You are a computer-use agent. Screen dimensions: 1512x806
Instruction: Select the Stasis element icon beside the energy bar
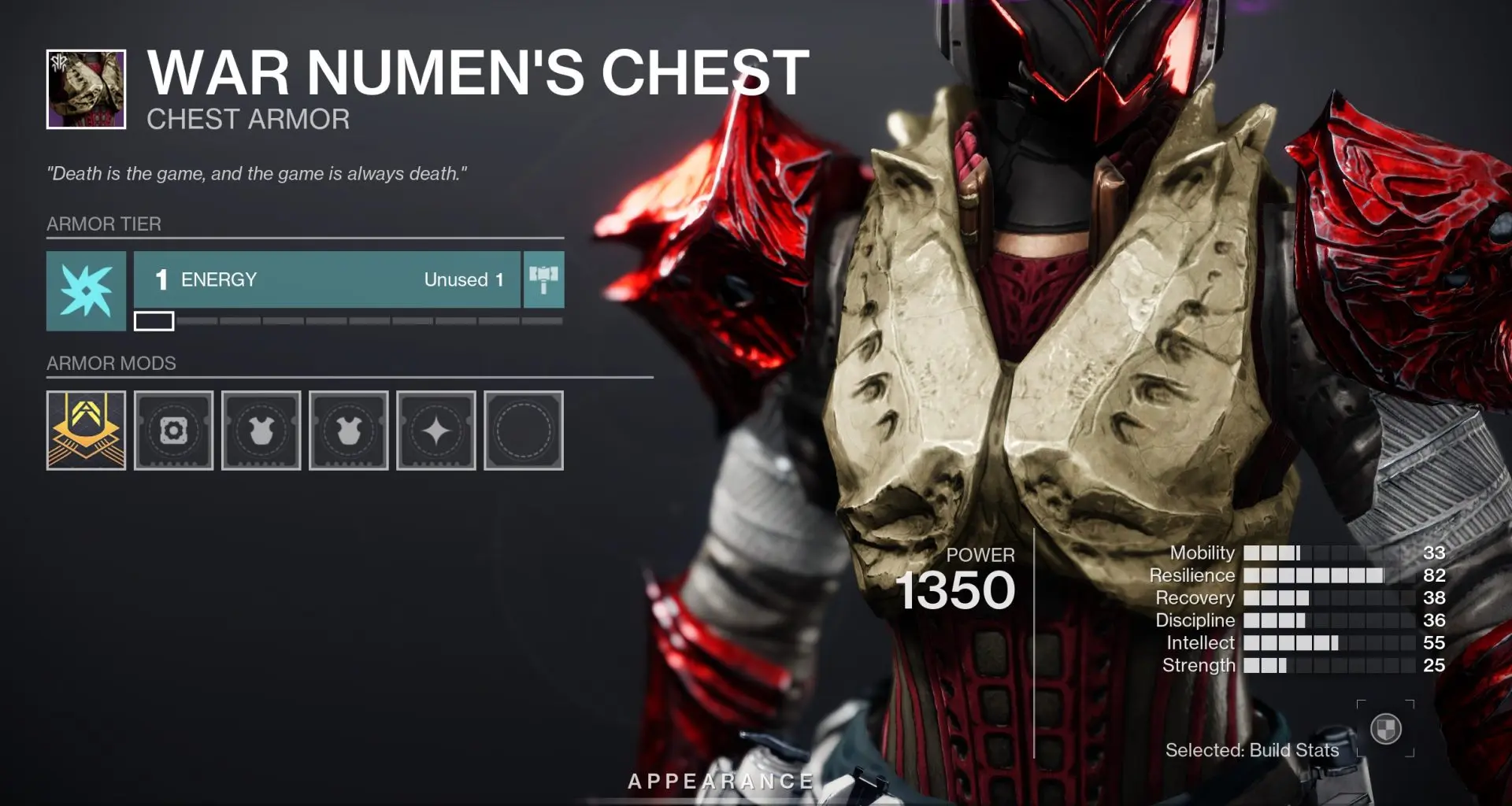pos(85,290)
